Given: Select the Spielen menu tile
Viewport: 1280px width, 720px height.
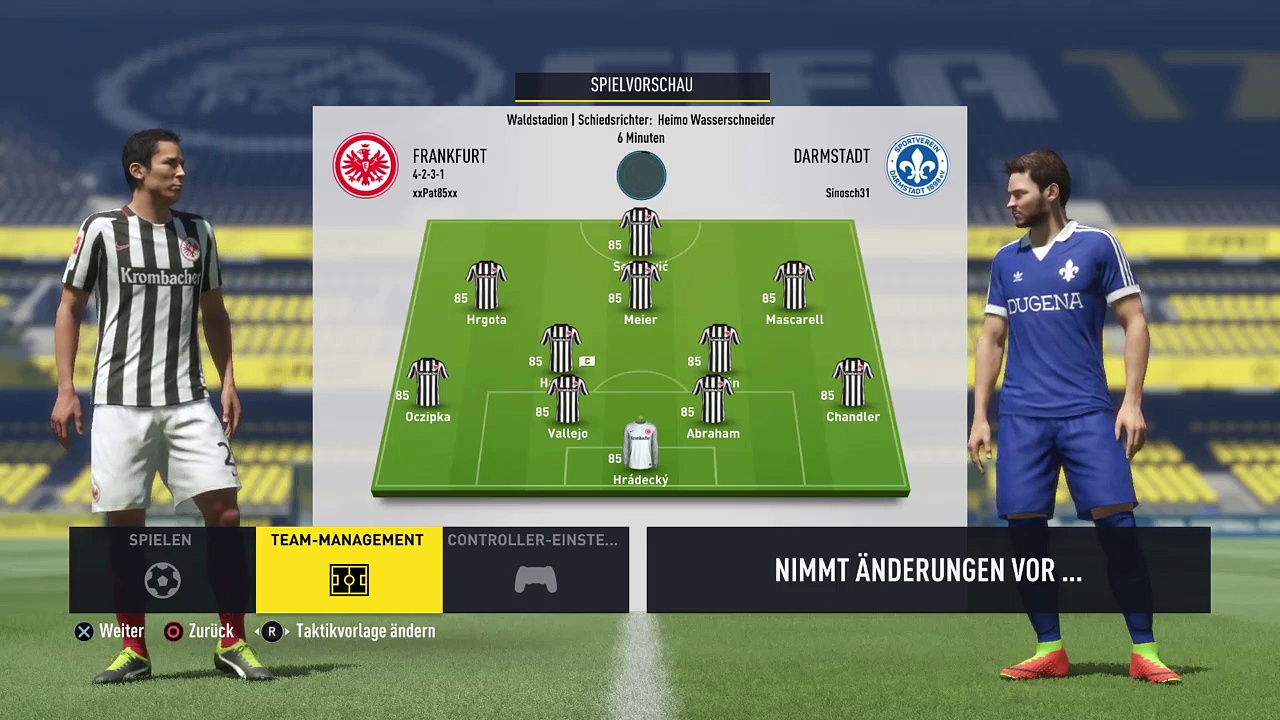Looking at the screenshot, I should tap(161, 569).
